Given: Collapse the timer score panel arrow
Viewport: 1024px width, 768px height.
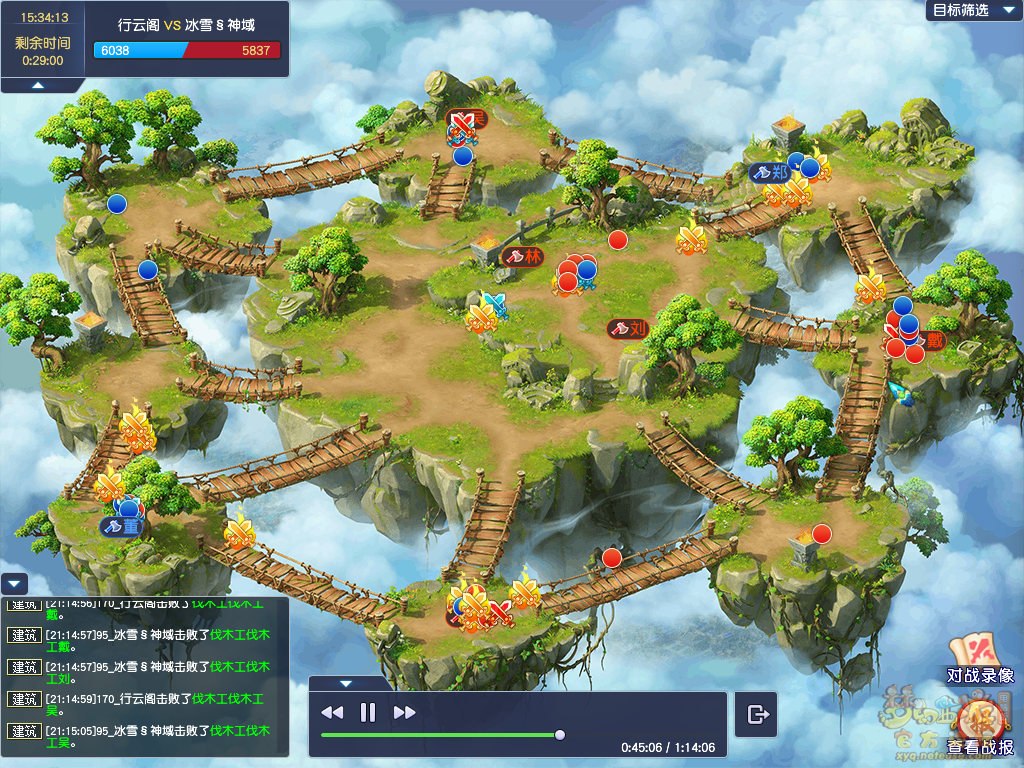Looking at the screenshot, I should [x=37, y=86].
